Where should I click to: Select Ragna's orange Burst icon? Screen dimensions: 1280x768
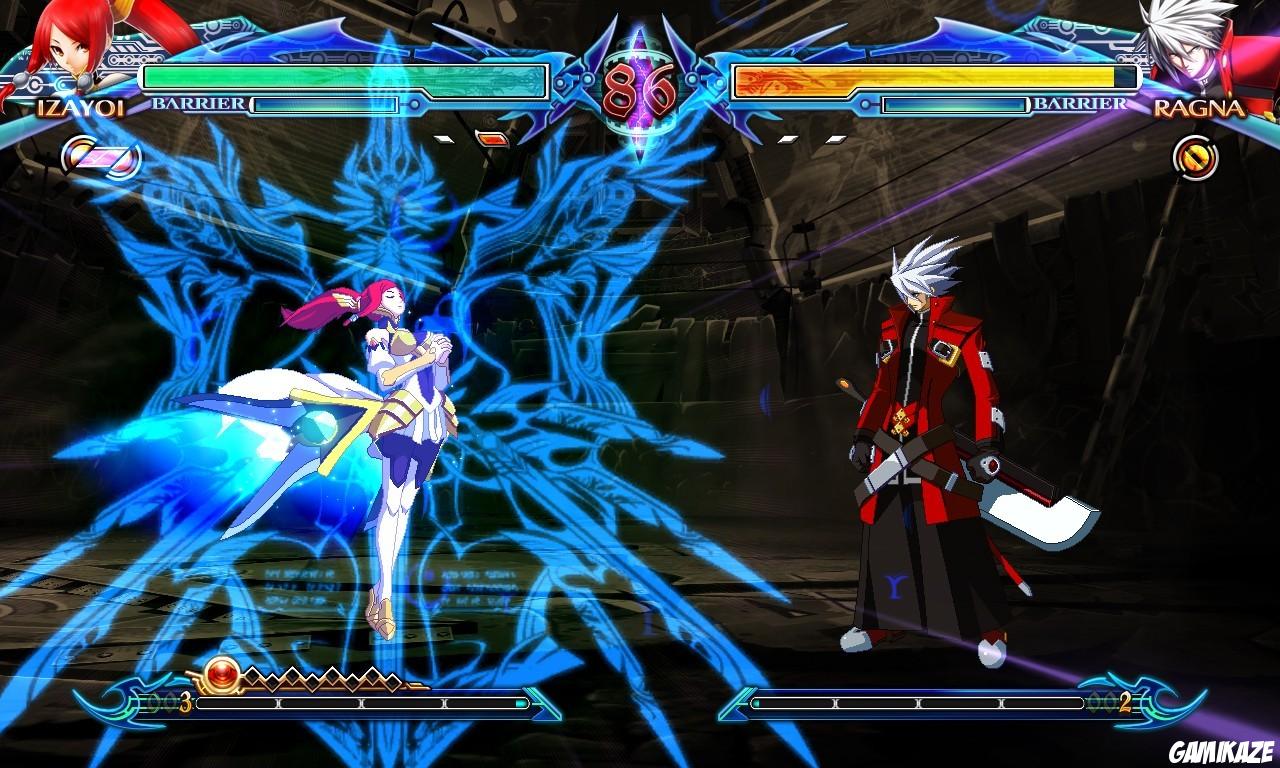coord(1193,156)
